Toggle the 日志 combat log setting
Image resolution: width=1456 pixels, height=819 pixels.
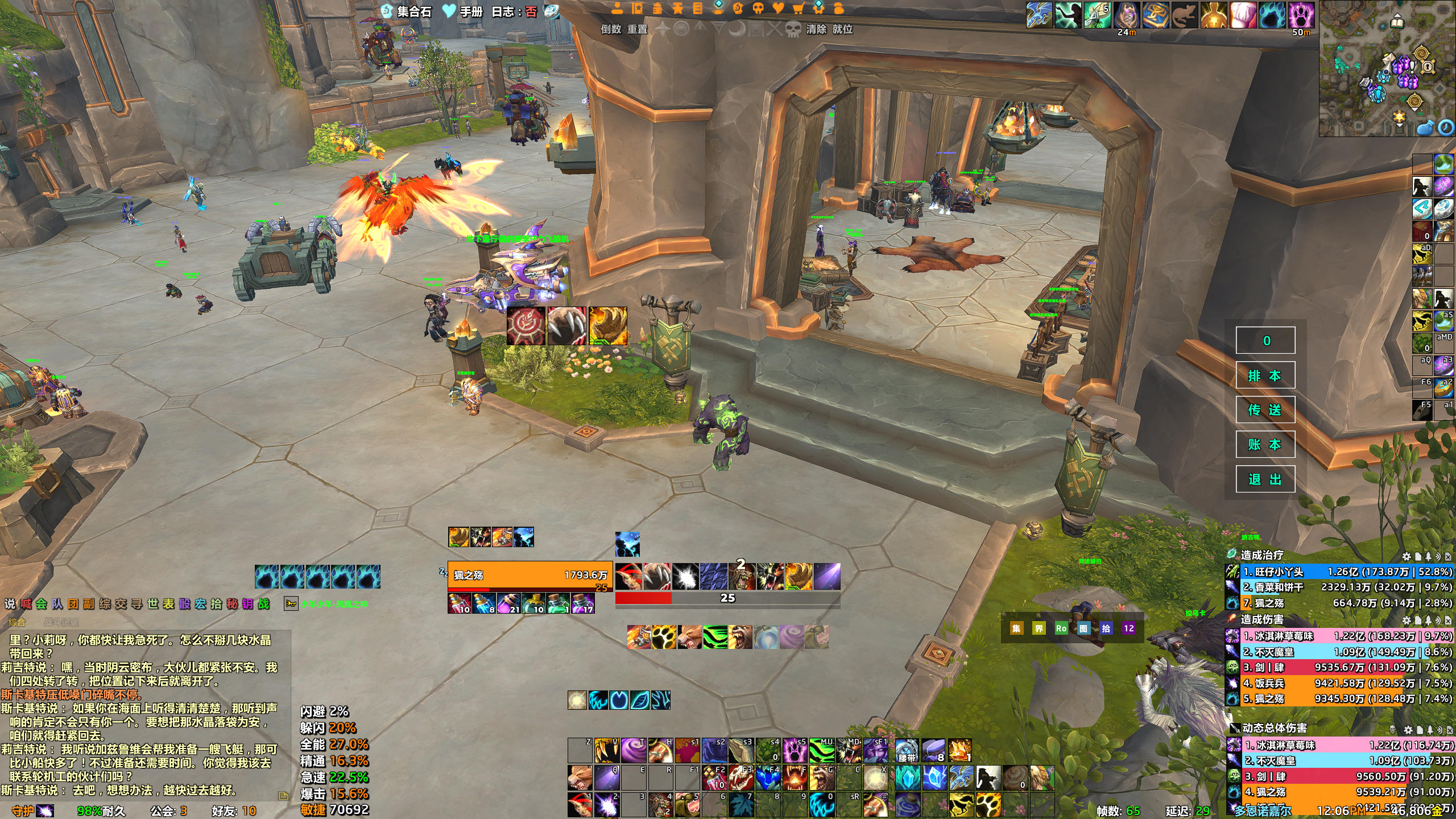point(514,12)
